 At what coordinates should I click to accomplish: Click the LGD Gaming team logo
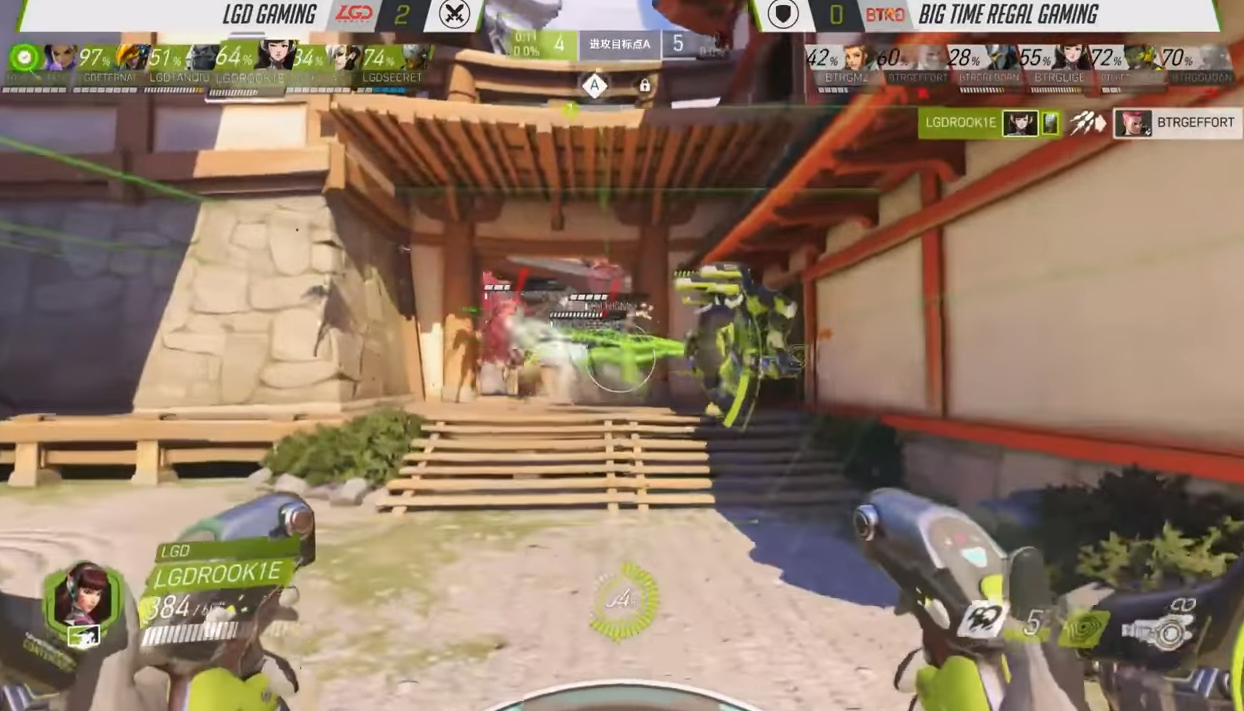354,14
